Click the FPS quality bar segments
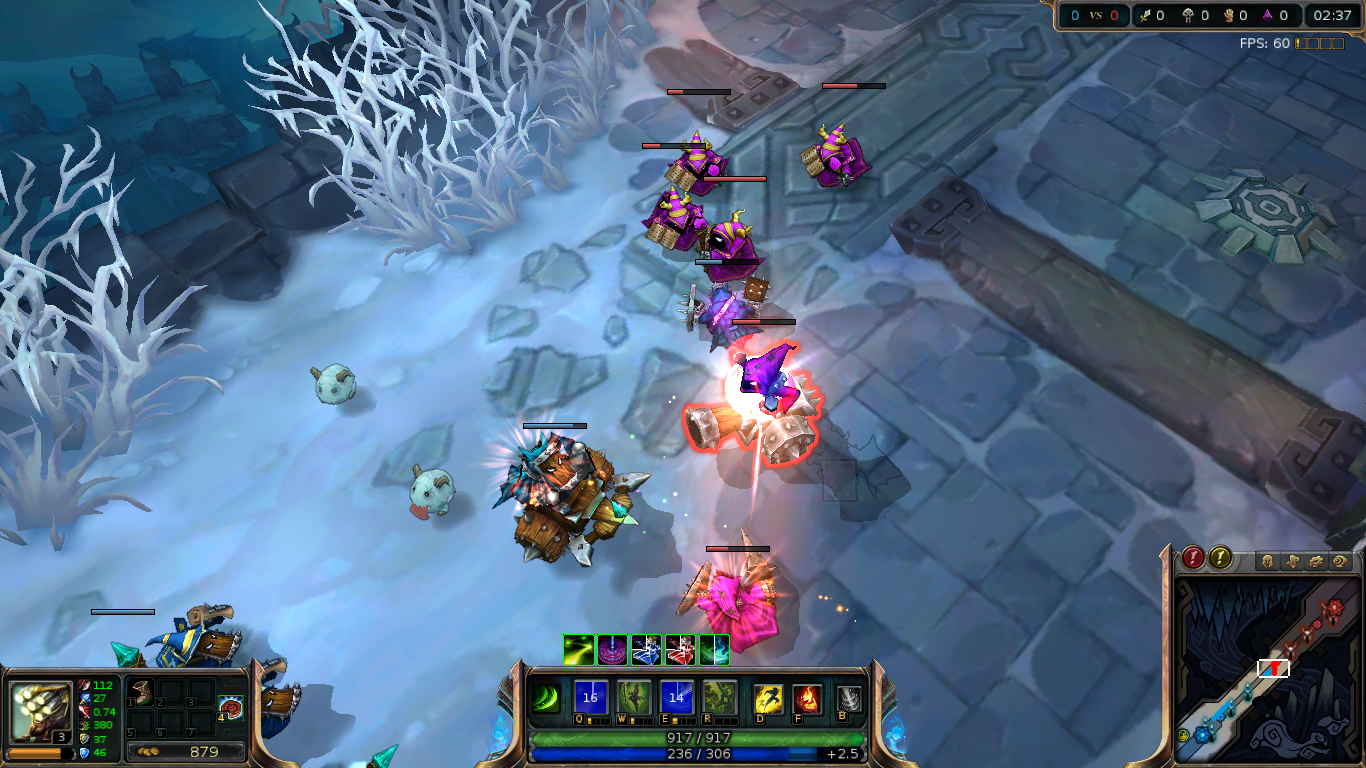Viewport: 1366px width, 768px height. 1317,43
